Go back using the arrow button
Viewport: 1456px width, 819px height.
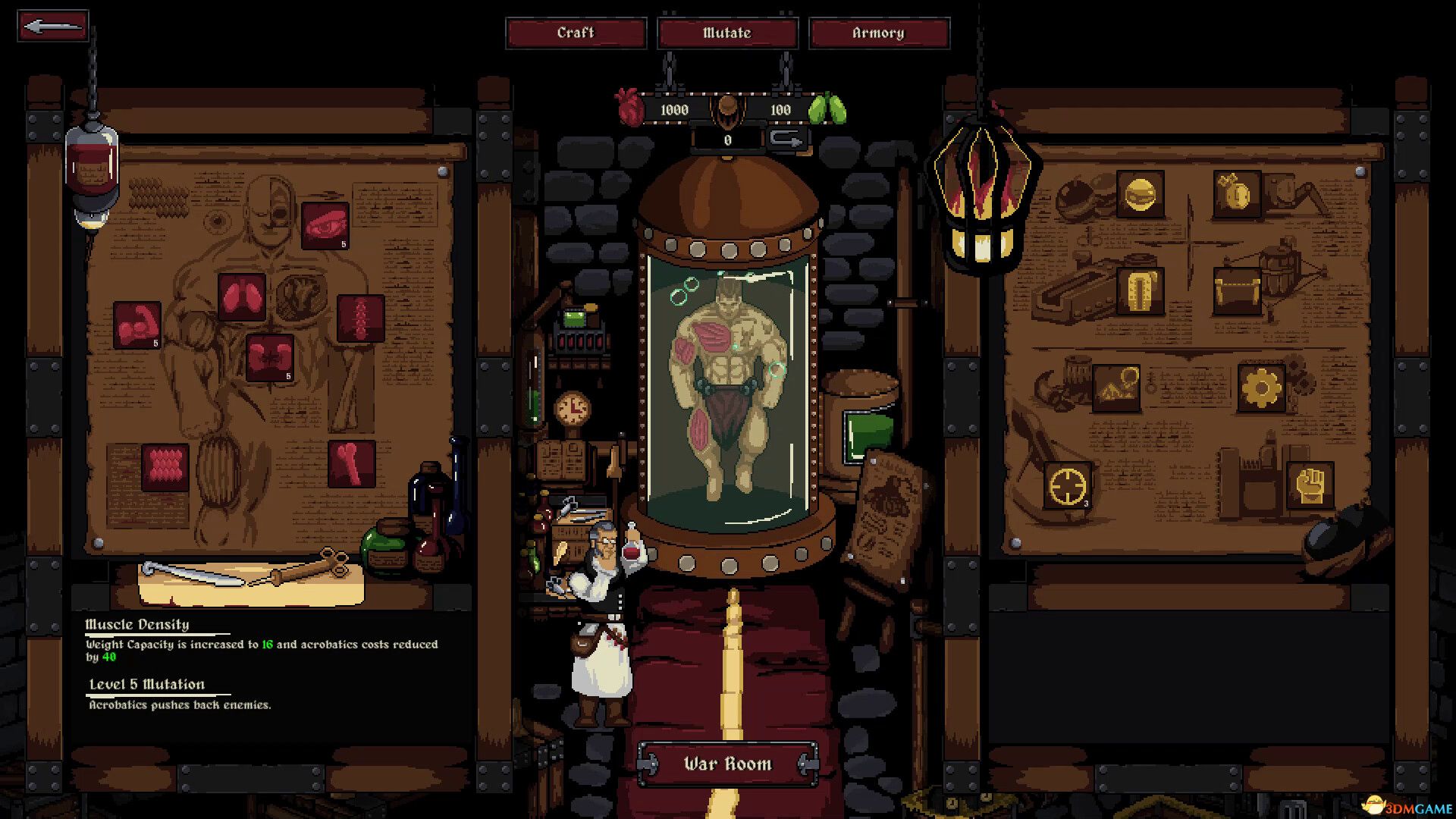coord(52,27)
